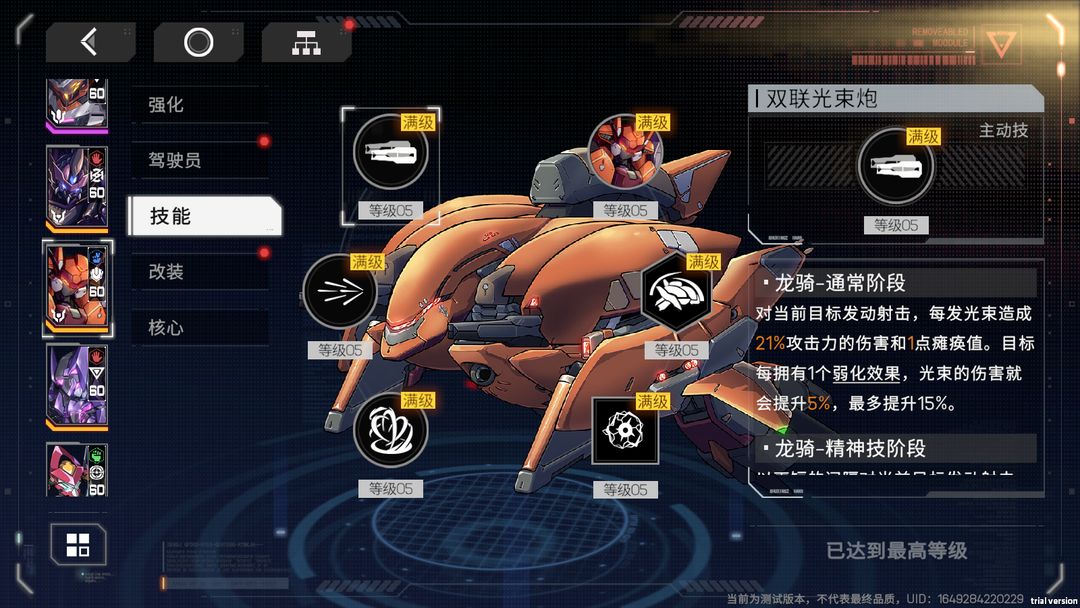This screenshot has width=1080, height=608.
Task: Select the swirling flame skill icon
Action: (391, 430)
